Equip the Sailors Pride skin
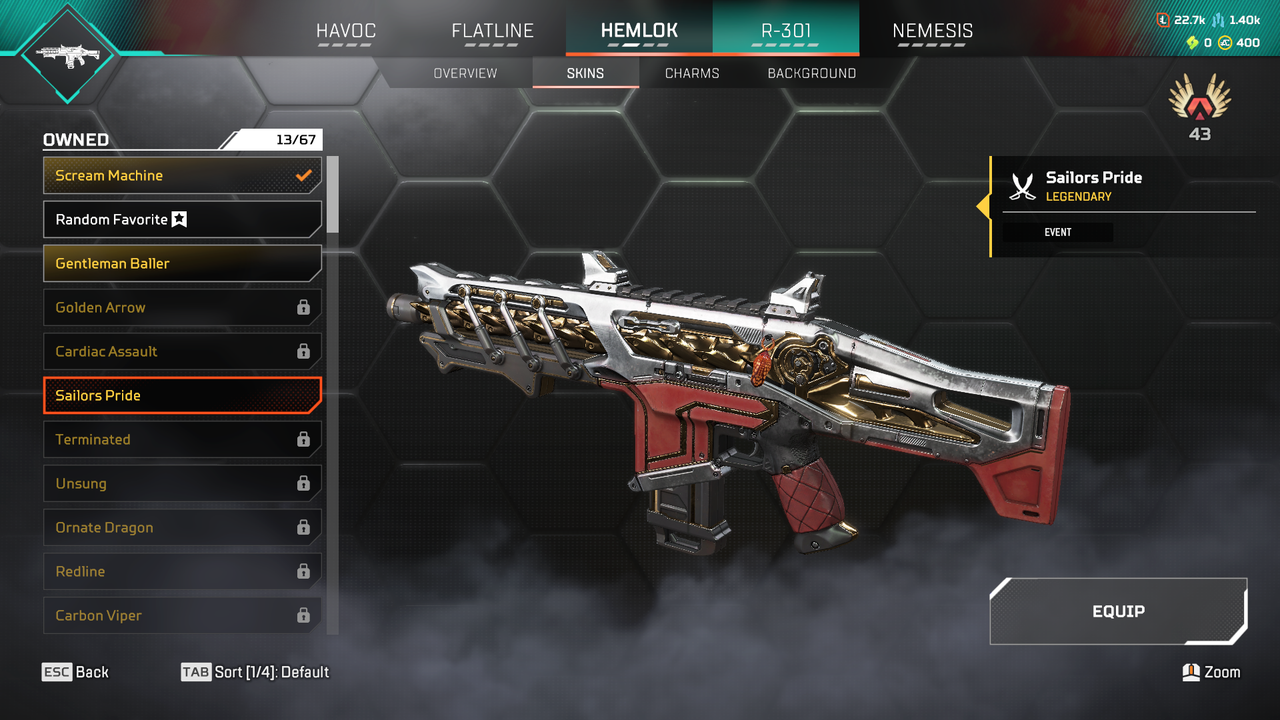The image size is (1280, 720). [1118, 611]
